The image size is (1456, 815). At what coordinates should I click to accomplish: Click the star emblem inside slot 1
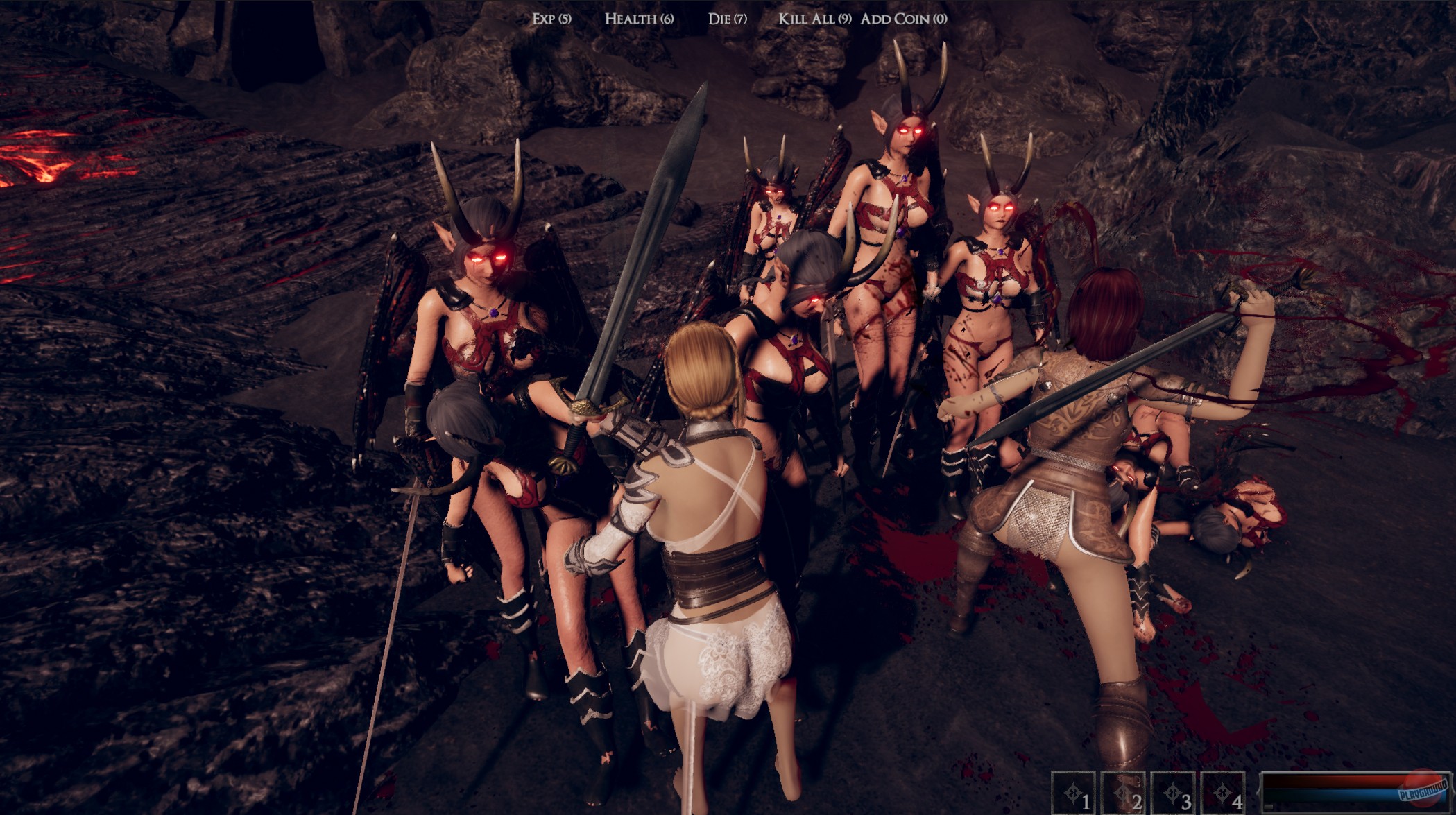[x=1072, y=793]
